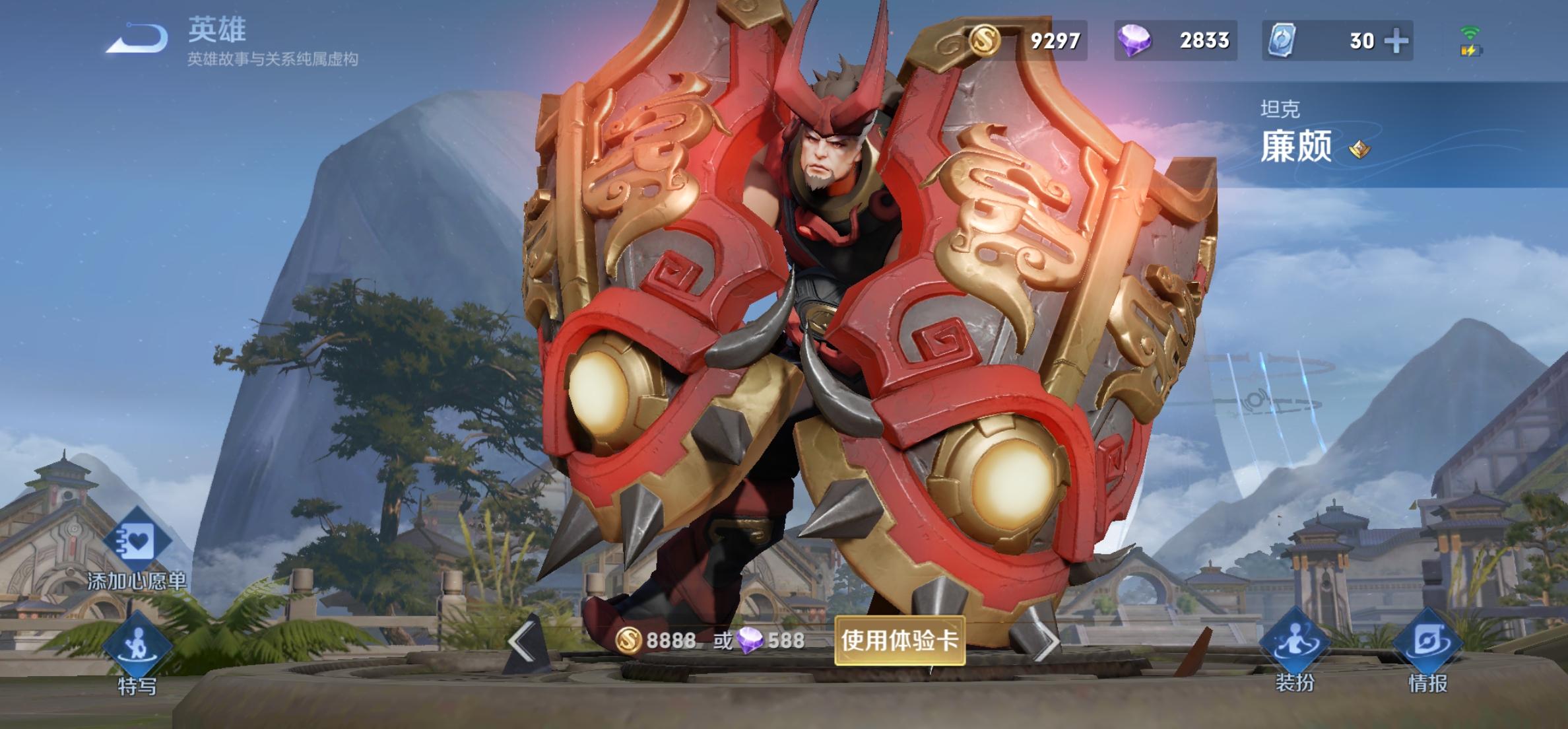Add more tickets with the plus button
Viewport: 1568px width, 729px height.
(x=1396, y=41)
